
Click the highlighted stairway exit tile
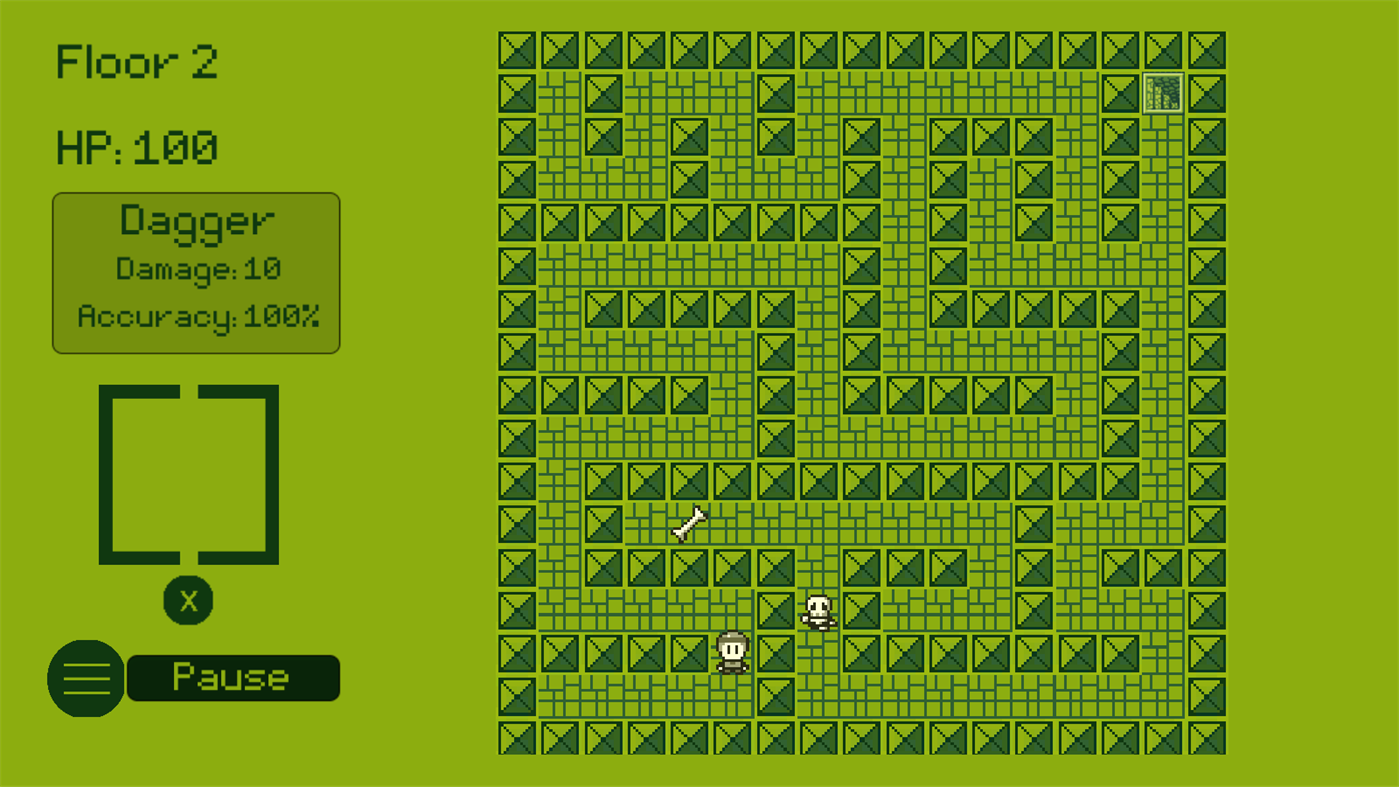click(x=1162, y=93)
